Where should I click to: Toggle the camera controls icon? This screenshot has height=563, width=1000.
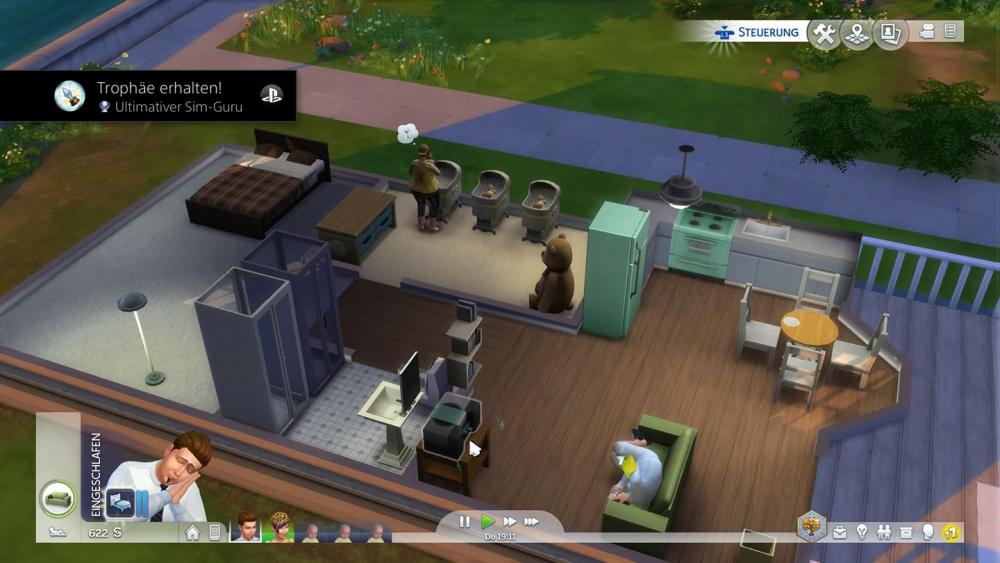pos(927,32)
